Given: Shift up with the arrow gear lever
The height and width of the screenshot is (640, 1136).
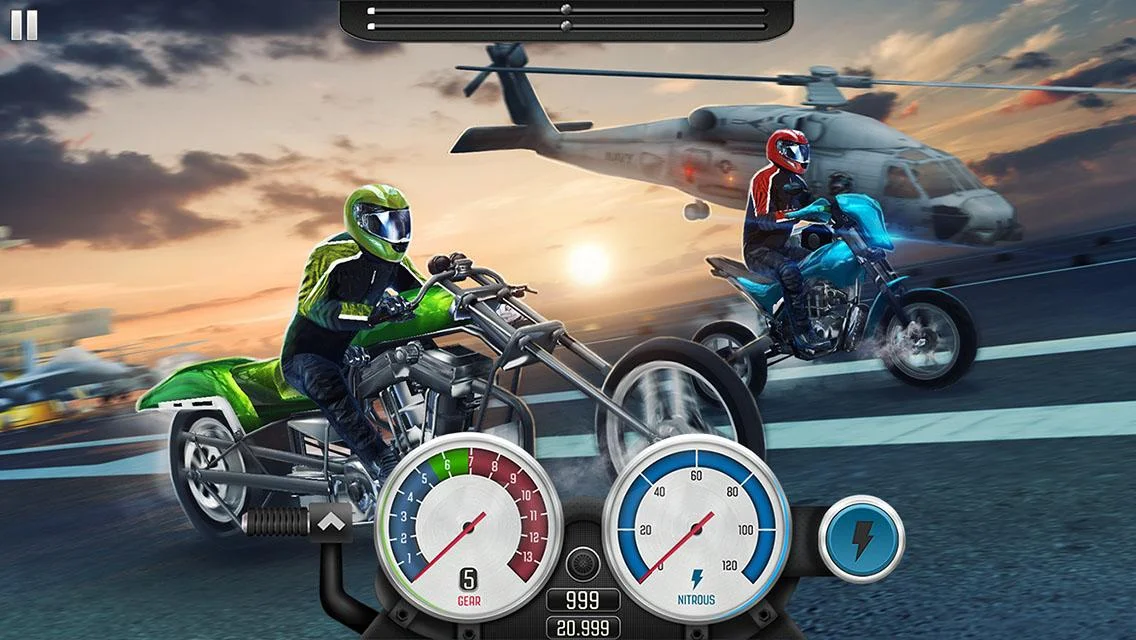Looking at the screenshot, I should pyautogui.click(x=329, y=521).
